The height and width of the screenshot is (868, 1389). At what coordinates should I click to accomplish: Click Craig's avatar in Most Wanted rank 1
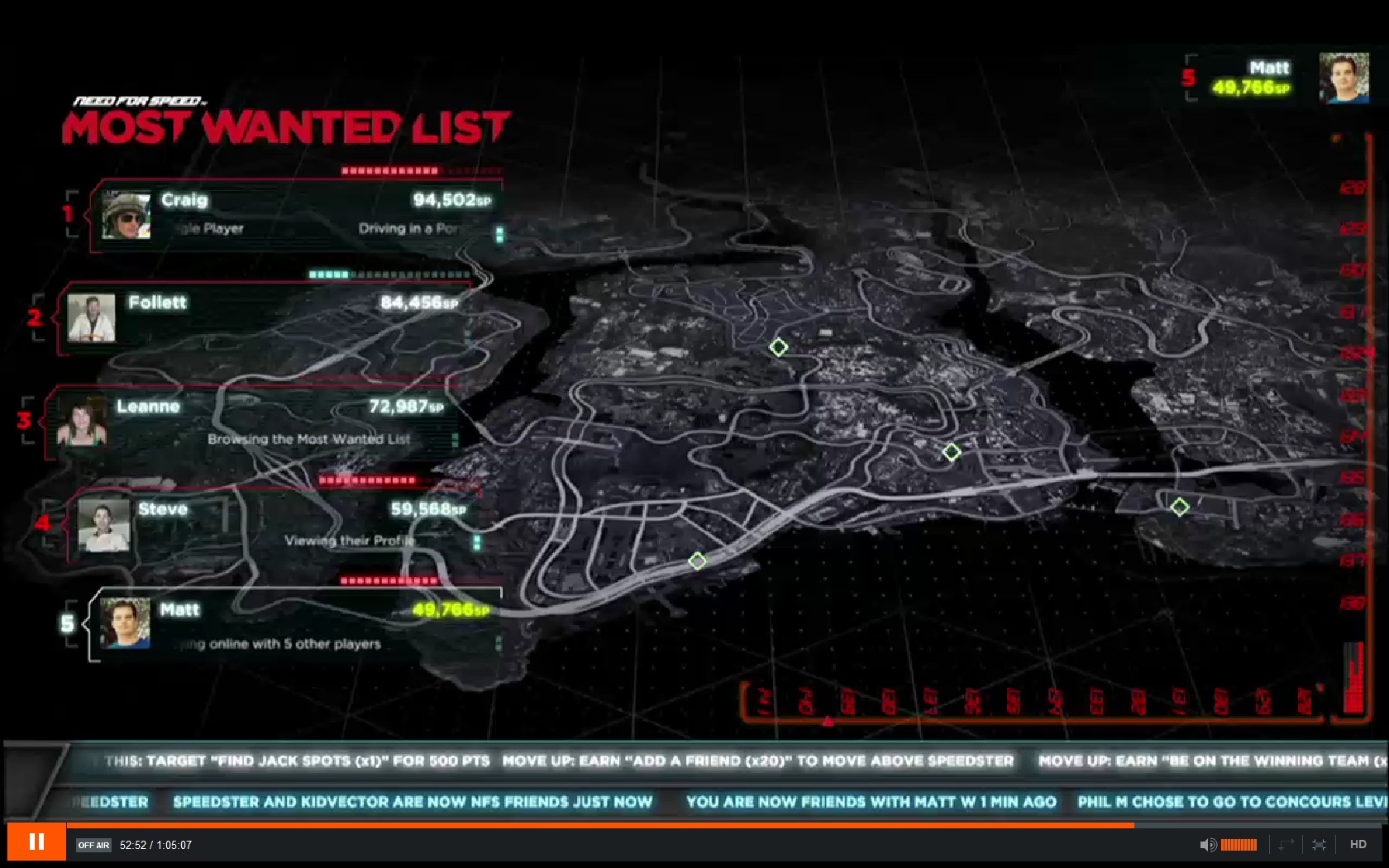point(126,217)
